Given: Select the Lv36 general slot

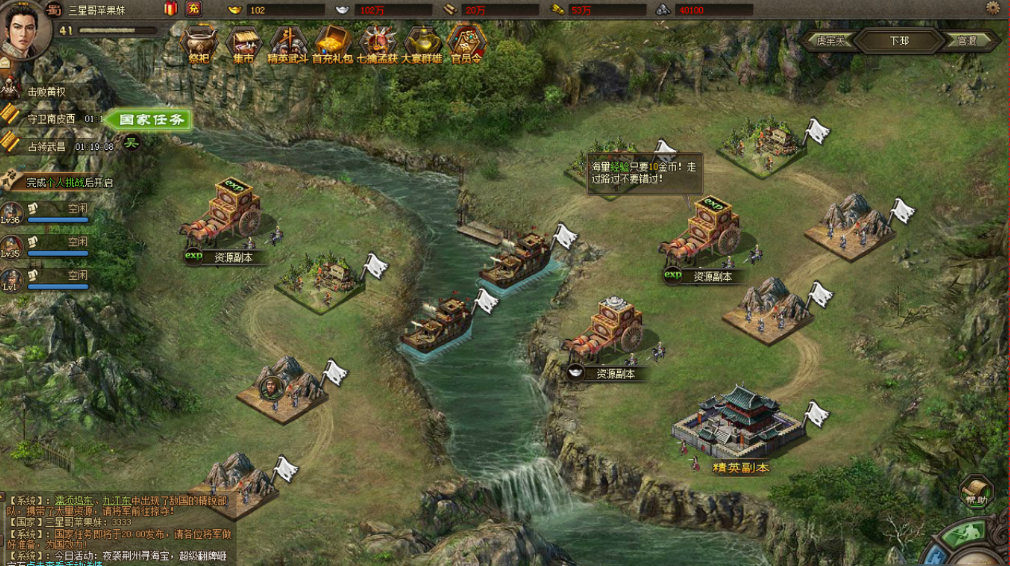Looking at the screenshot, I should (58, 212).
